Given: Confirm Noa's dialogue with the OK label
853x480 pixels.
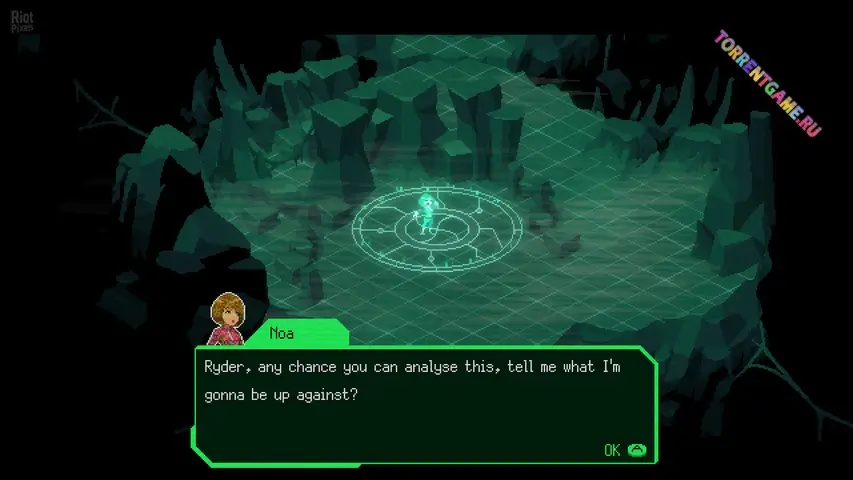Looking at the screenshot, I should [613, 450].
